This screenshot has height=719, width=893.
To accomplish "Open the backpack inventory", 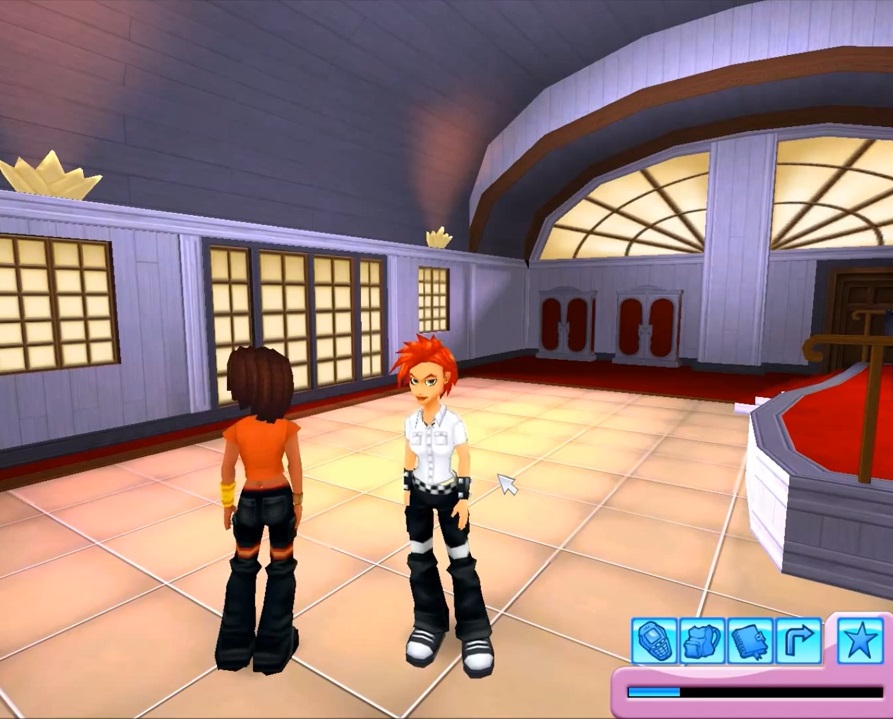I will click(x=701, y=640).
